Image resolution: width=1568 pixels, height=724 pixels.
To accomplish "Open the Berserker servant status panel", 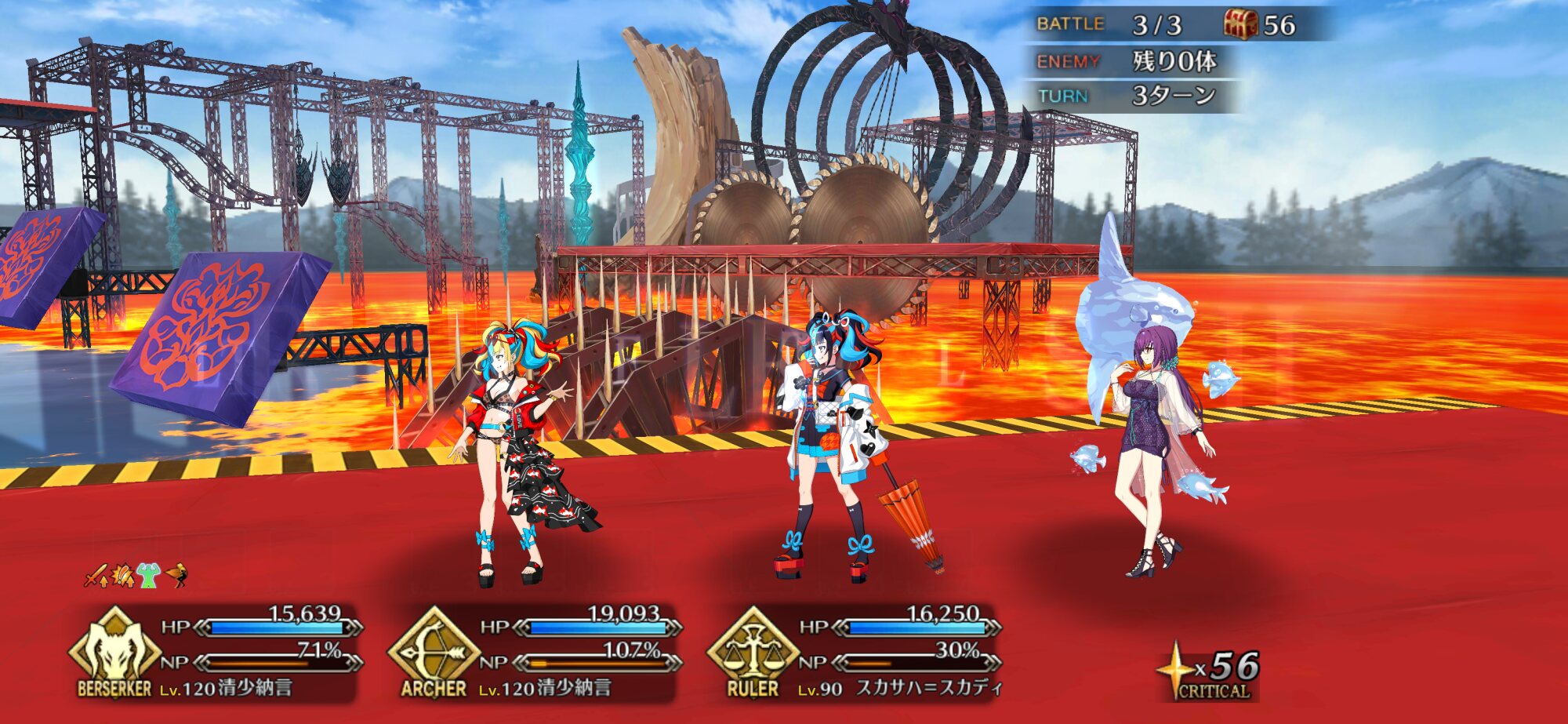I will point(220,653).
